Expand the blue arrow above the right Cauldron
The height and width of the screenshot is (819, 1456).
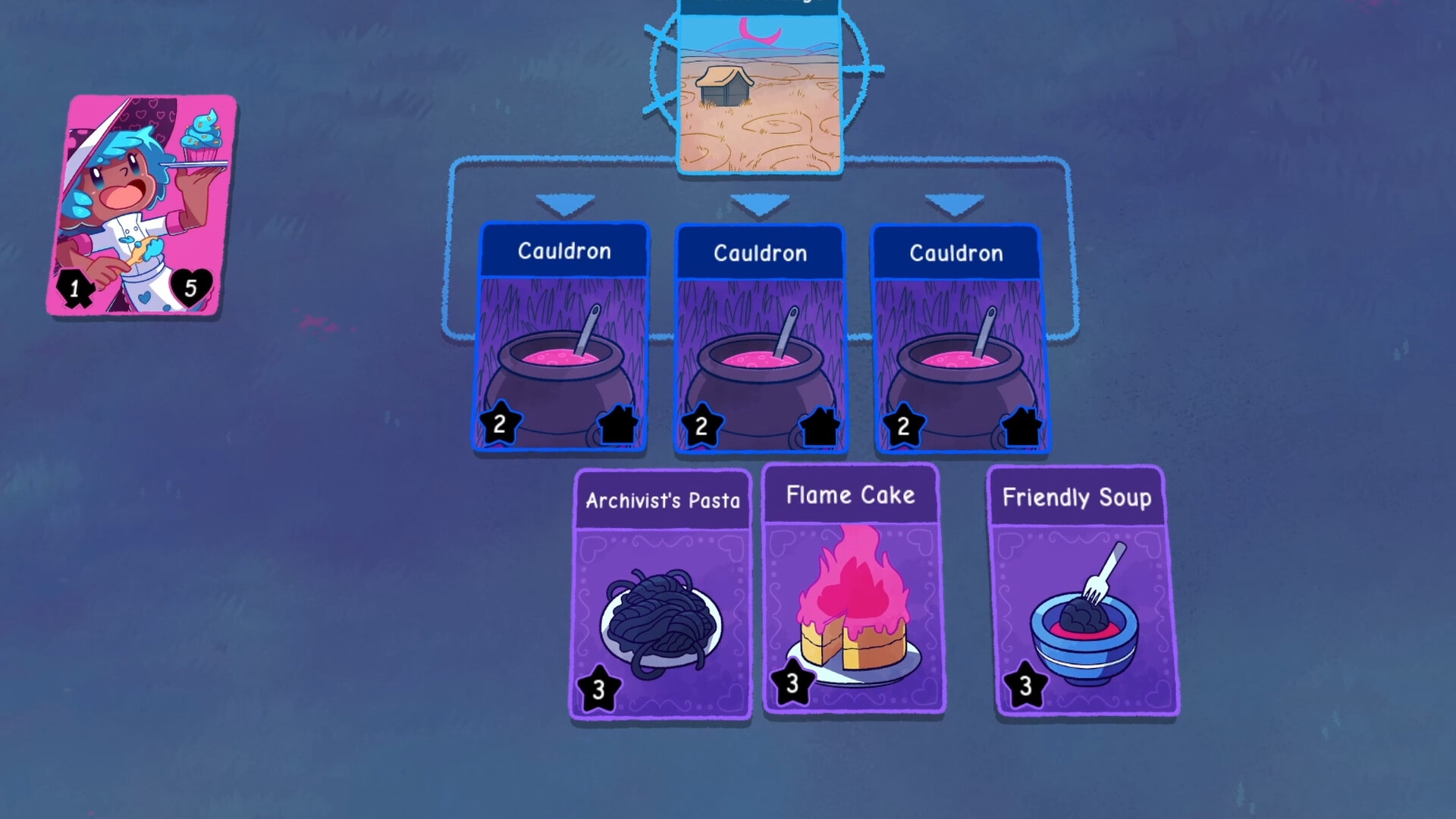955,201
